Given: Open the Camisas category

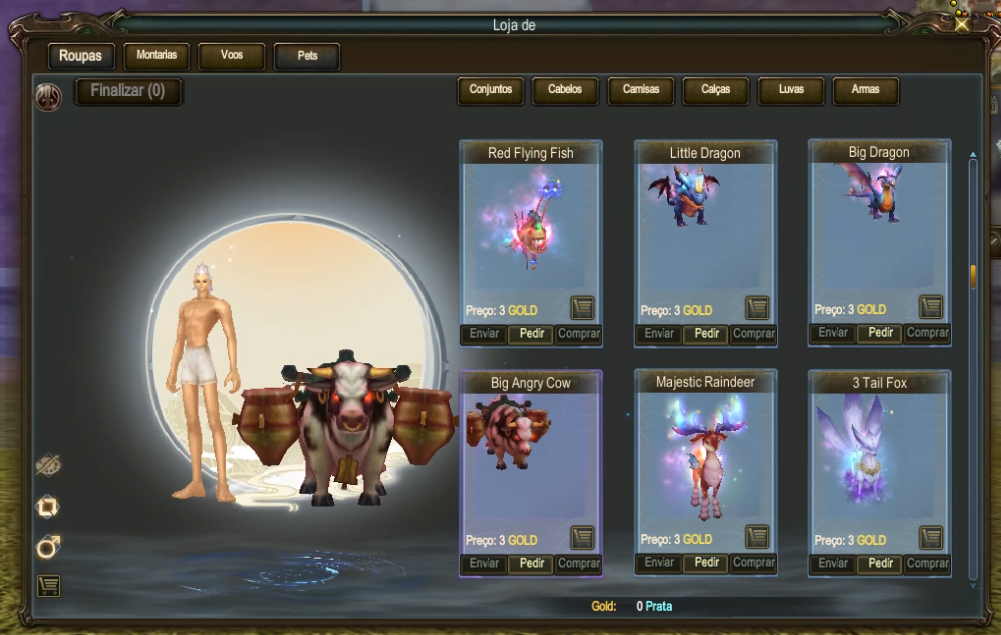Looking at the screenshot, I should click(x=641, y=90).
